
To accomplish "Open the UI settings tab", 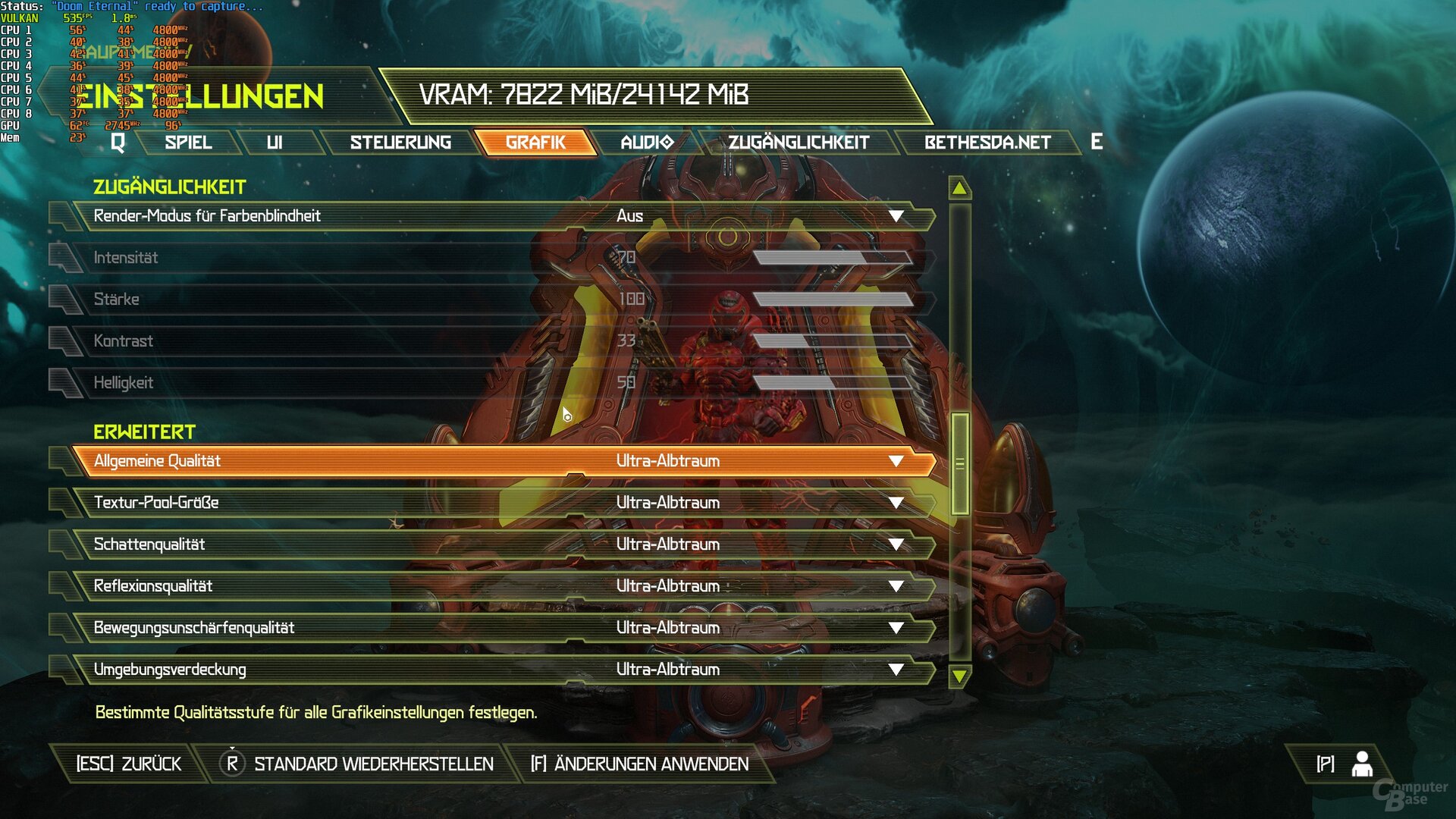I will [x=275, y=143].
